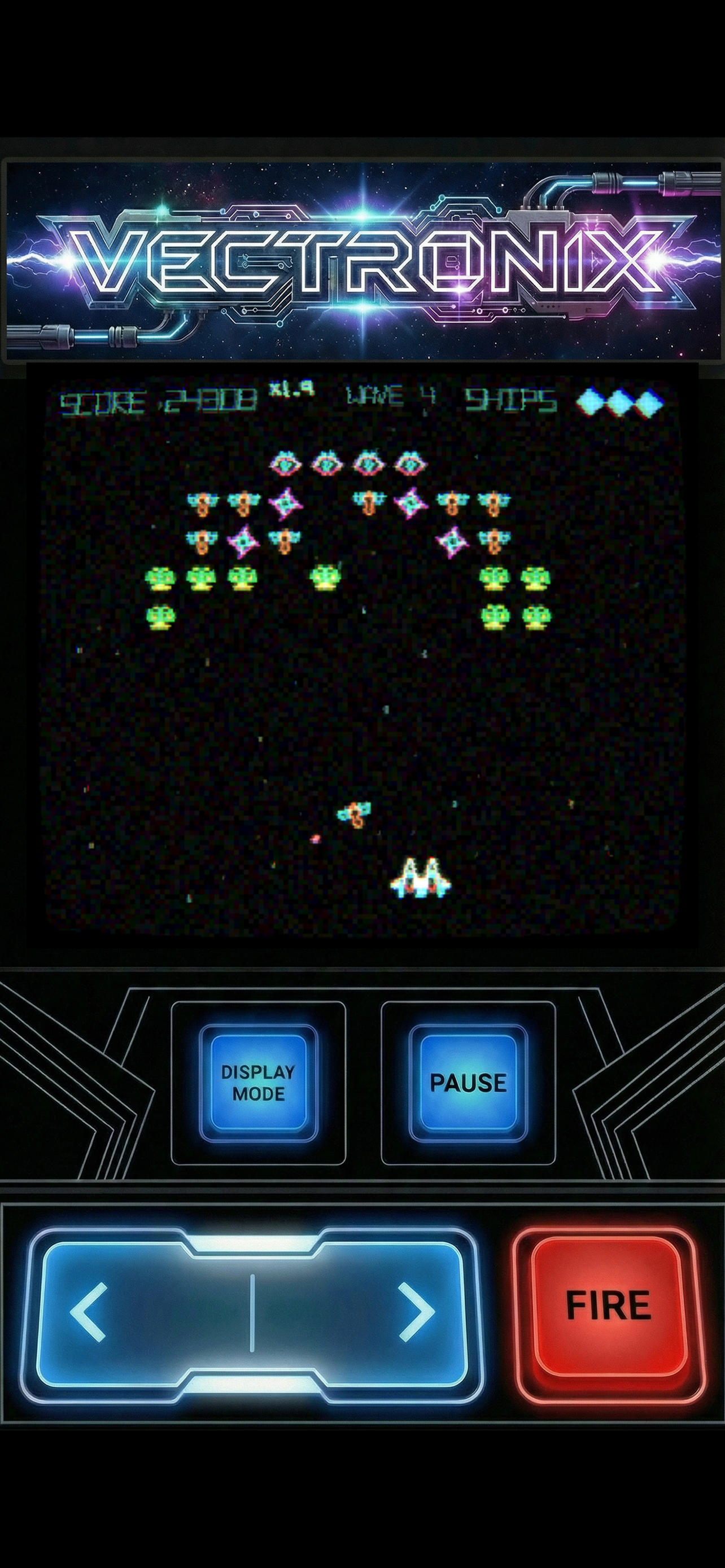Steer ship using the right arrow control

point(416,1312)
